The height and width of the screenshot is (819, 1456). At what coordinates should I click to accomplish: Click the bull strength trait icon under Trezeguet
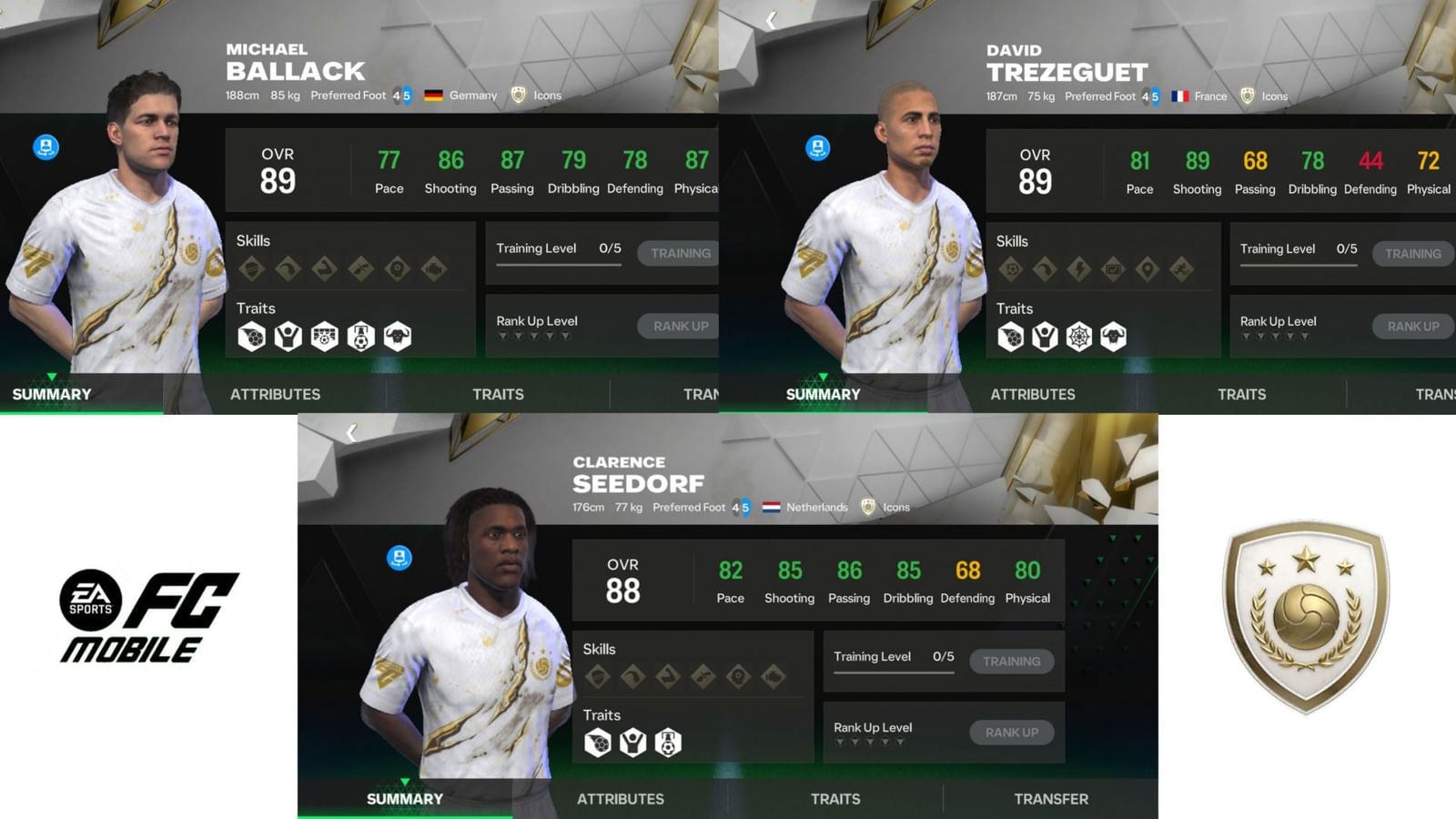pos(1113,337)
